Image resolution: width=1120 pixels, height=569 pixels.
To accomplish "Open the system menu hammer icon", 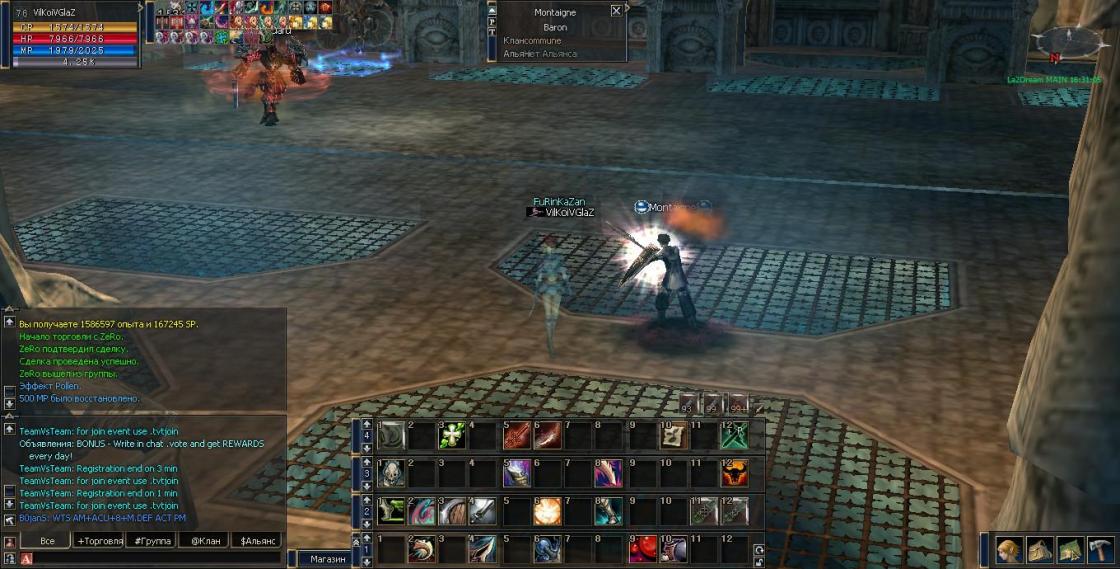I will tap(1101, 550).
